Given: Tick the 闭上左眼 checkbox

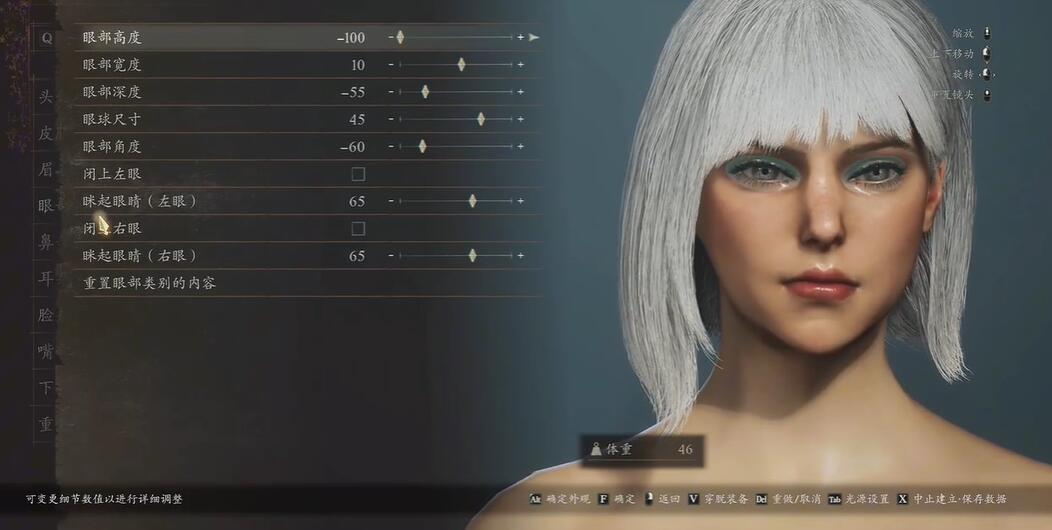Looking at the screenshot, I should tap(358, 174).
